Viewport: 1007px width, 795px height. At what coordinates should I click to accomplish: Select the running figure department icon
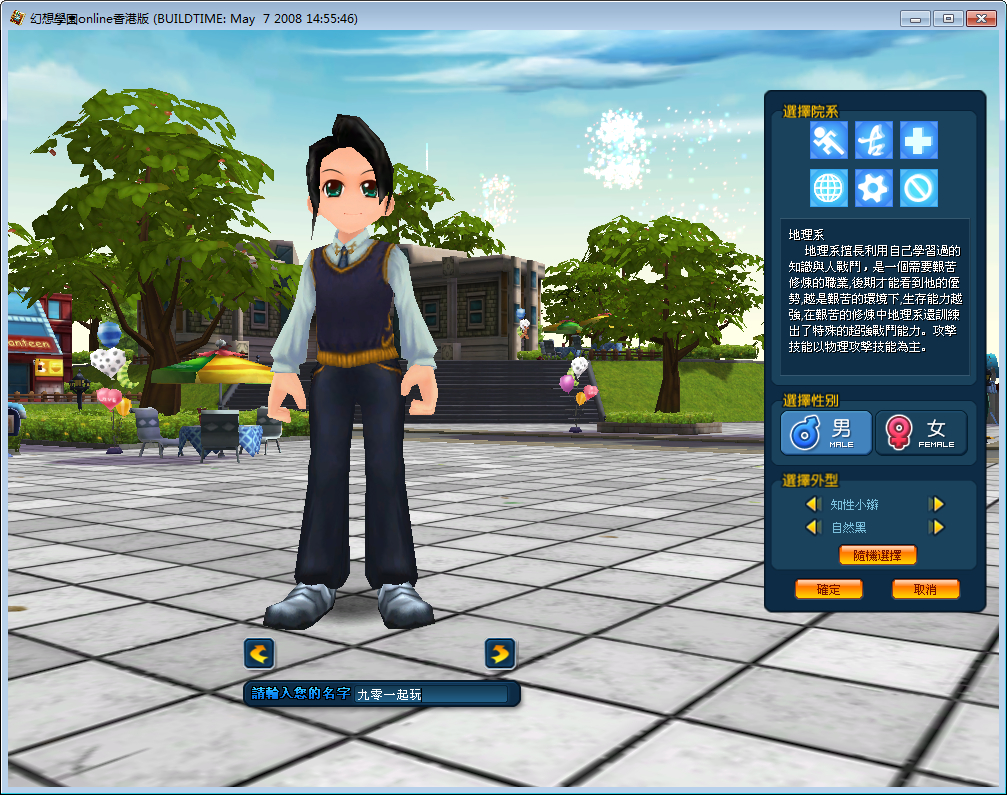tap(829, 140)
